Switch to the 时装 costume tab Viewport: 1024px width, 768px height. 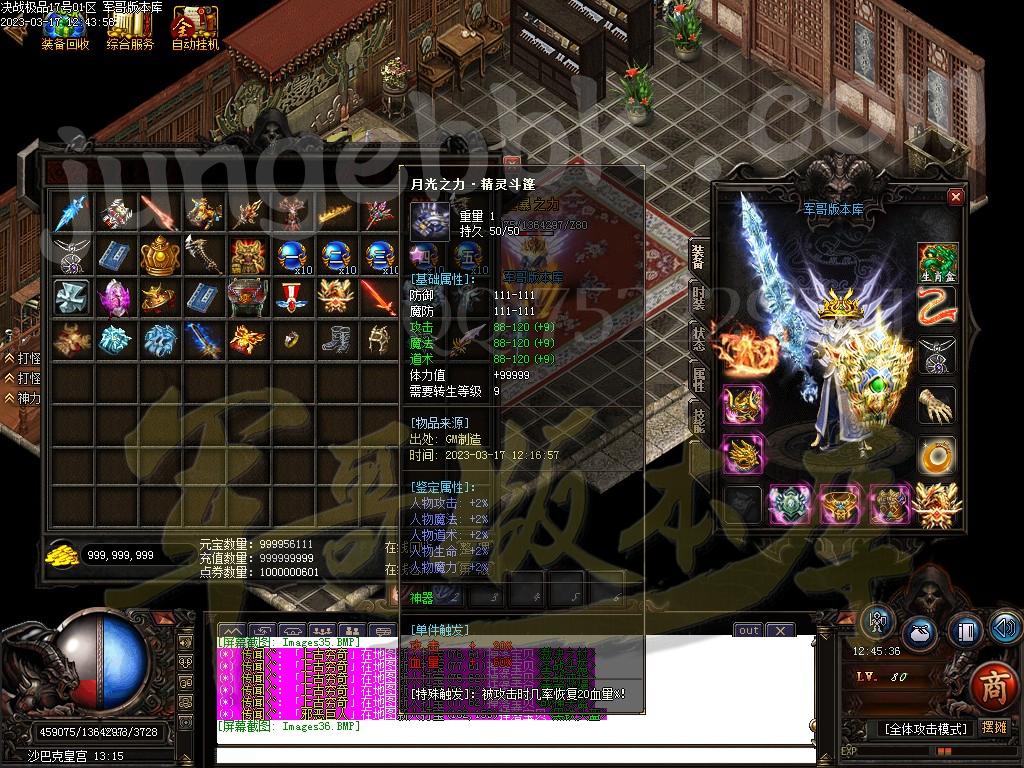point(698,299)
